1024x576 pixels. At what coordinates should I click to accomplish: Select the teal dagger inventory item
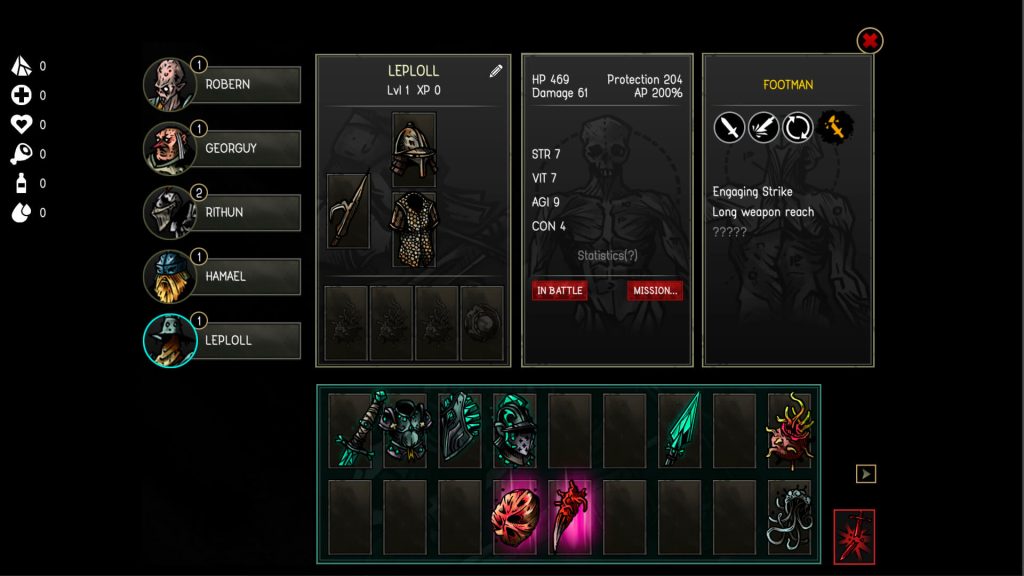(x=680, y=431)
